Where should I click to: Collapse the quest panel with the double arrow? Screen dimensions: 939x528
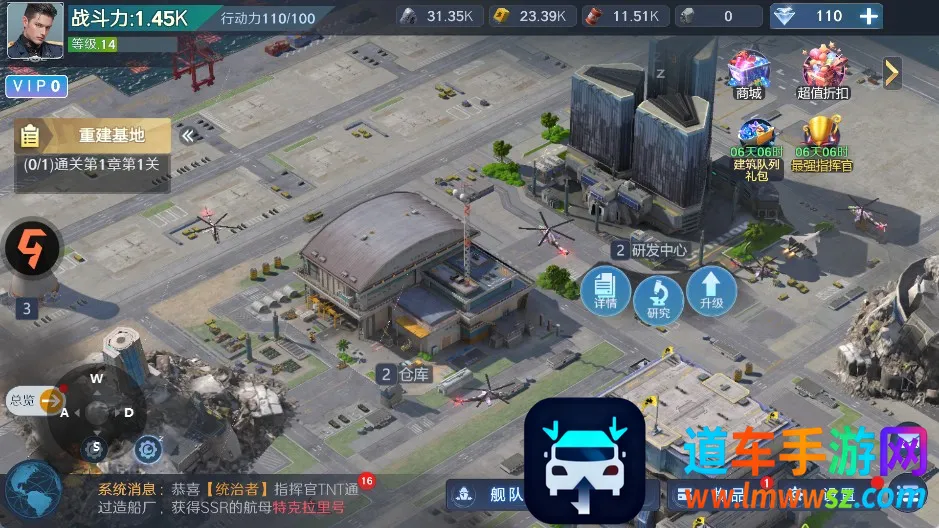pyautogui.click(x=187, y=135)
